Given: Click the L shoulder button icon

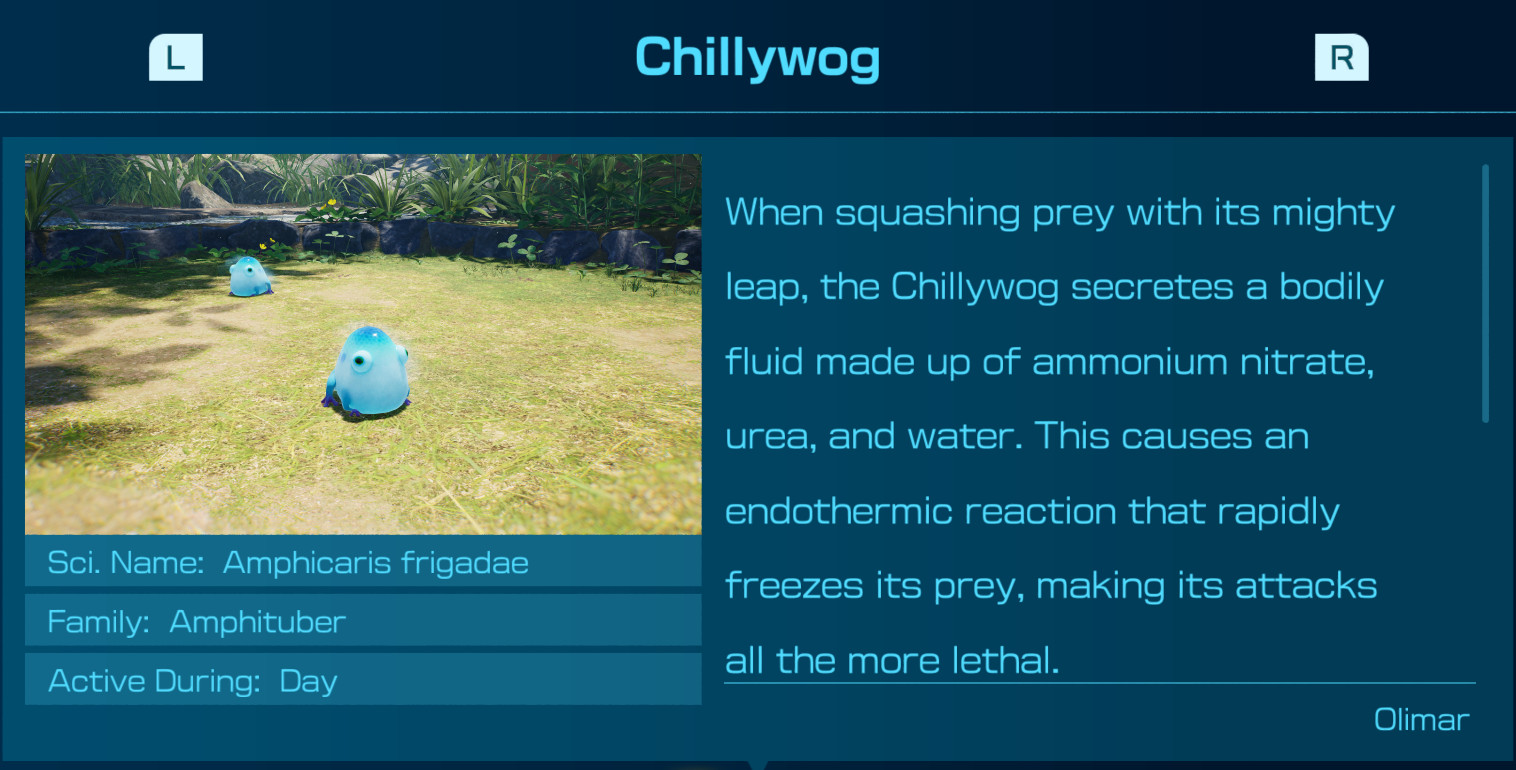Looking at the screenshot, I should tap(176, 57).
